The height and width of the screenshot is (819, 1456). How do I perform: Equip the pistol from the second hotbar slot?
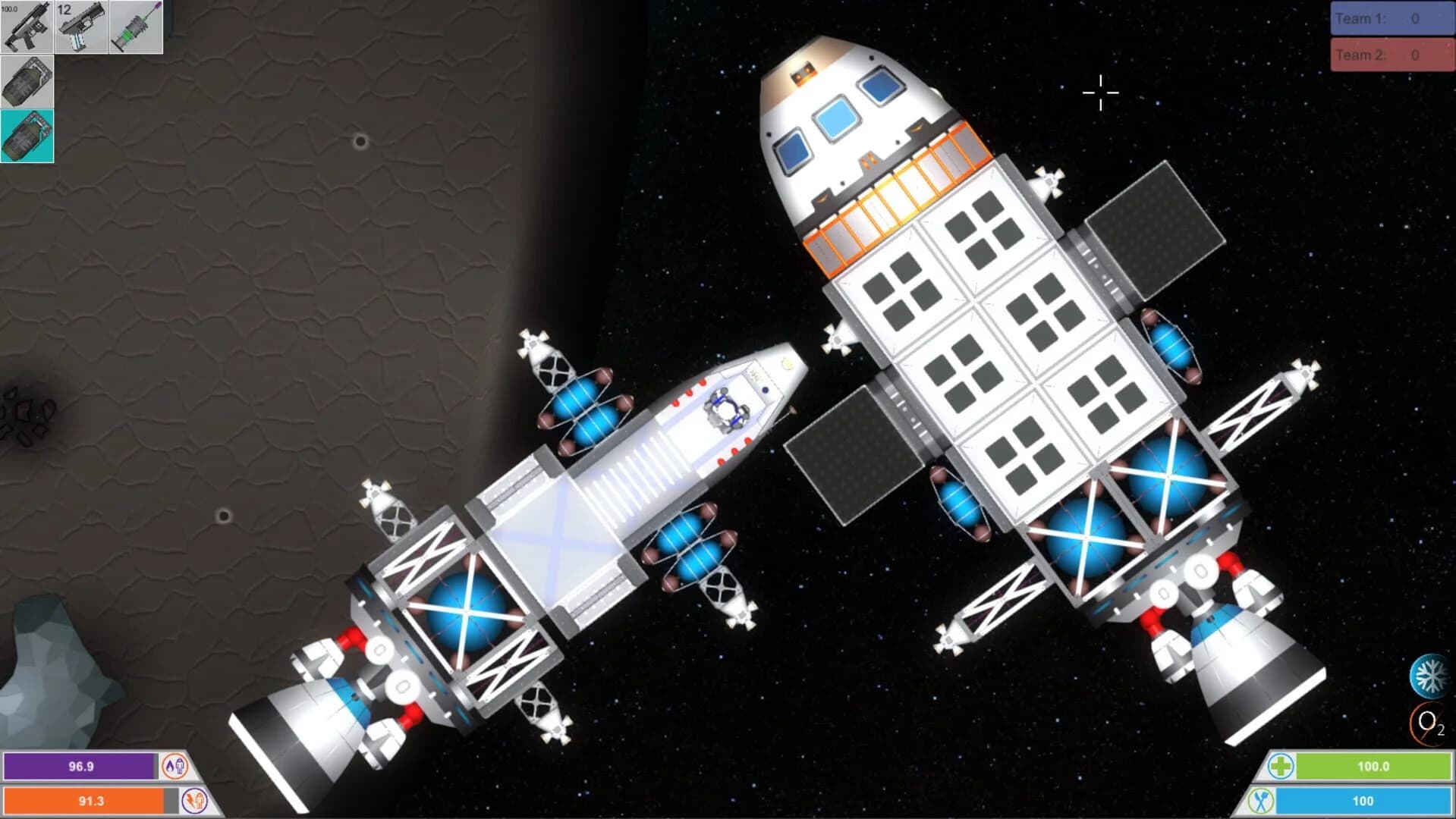[80, 28]
